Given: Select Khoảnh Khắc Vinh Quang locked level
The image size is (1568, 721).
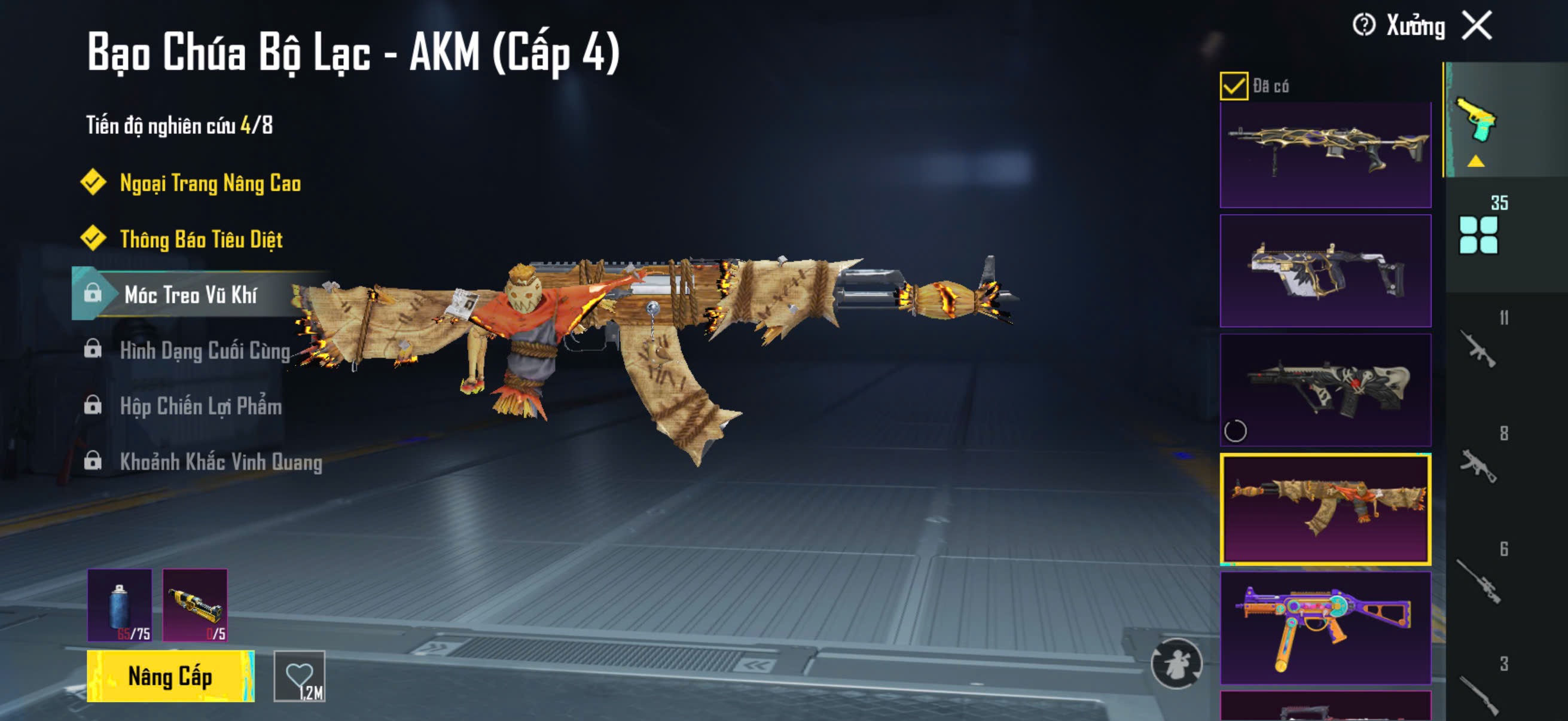Looking at the screenshot, I should coord(220,462).
